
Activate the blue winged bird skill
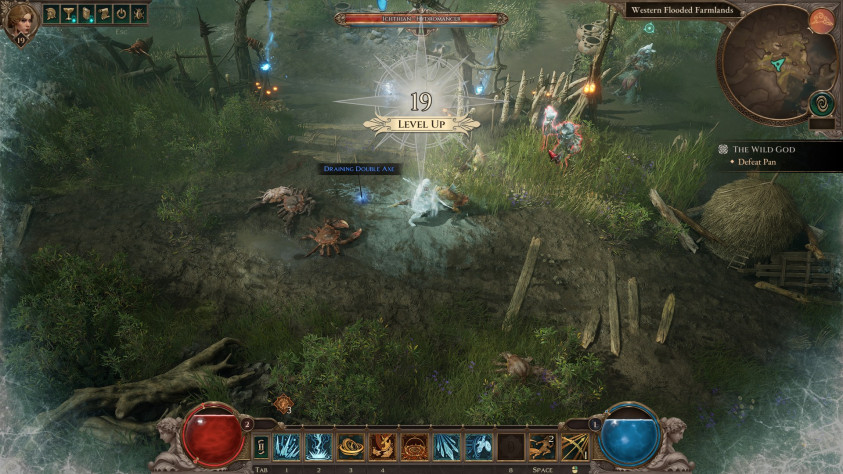(478, 446)
